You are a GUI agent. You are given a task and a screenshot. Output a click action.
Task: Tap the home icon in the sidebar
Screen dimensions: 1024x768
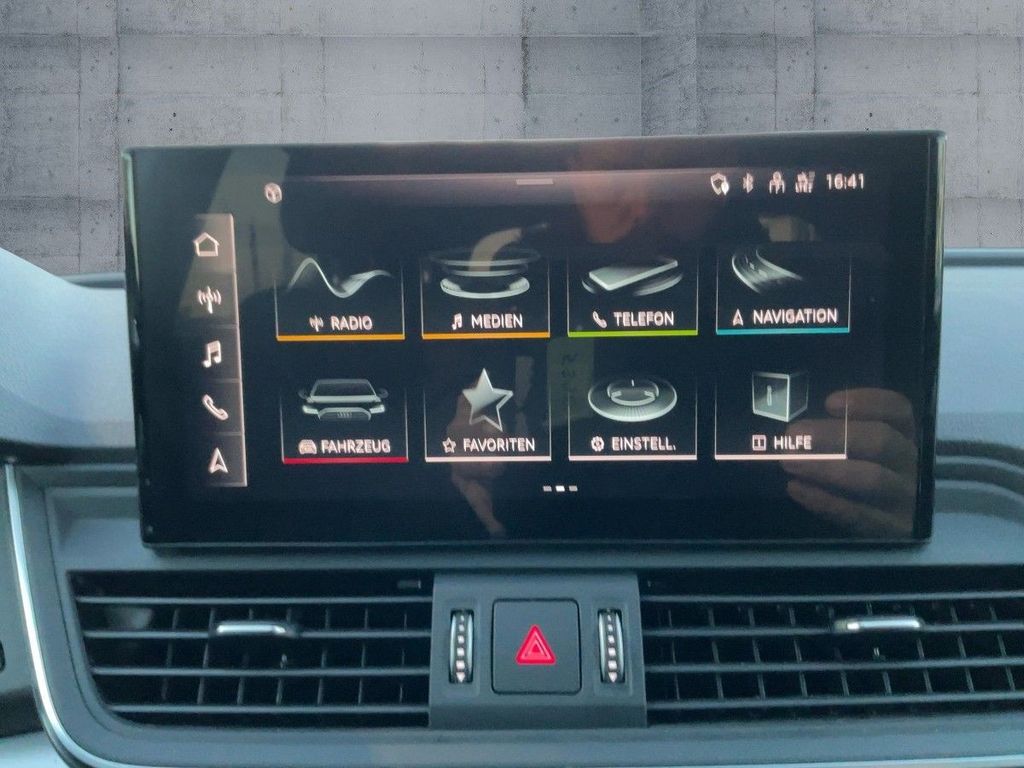coord(207,244)
